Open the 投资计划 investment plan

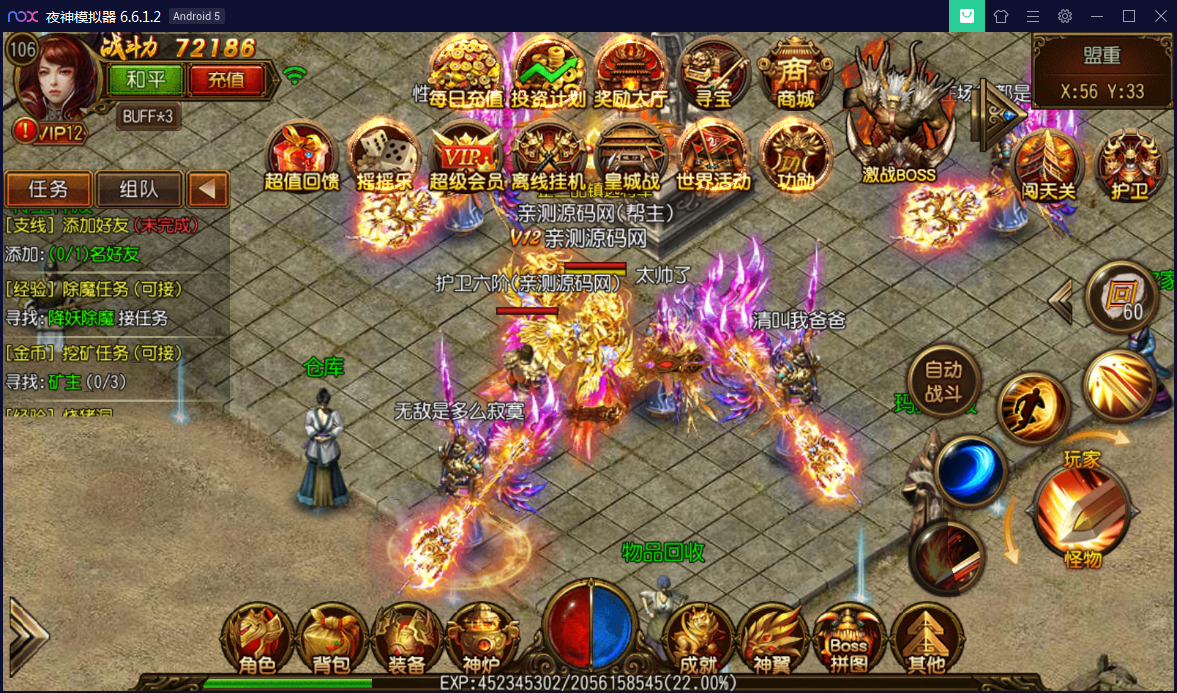click(549, 74)
